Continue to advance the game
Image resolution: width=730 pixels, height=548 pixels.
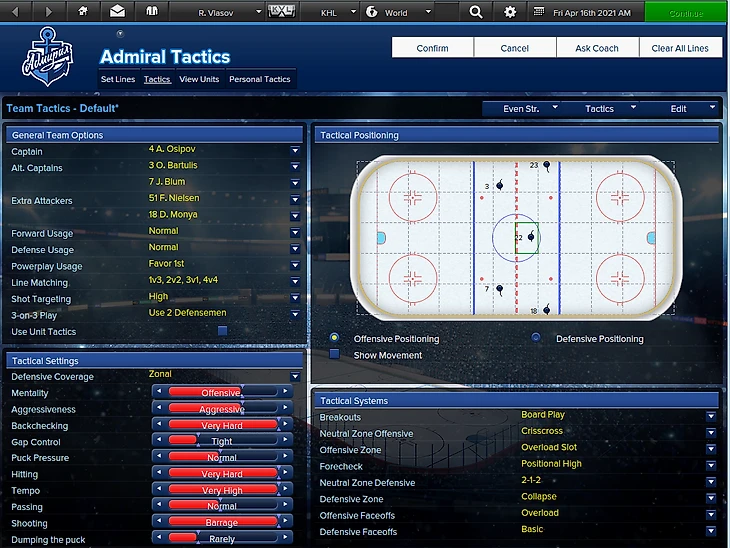[x=686, y=12]
